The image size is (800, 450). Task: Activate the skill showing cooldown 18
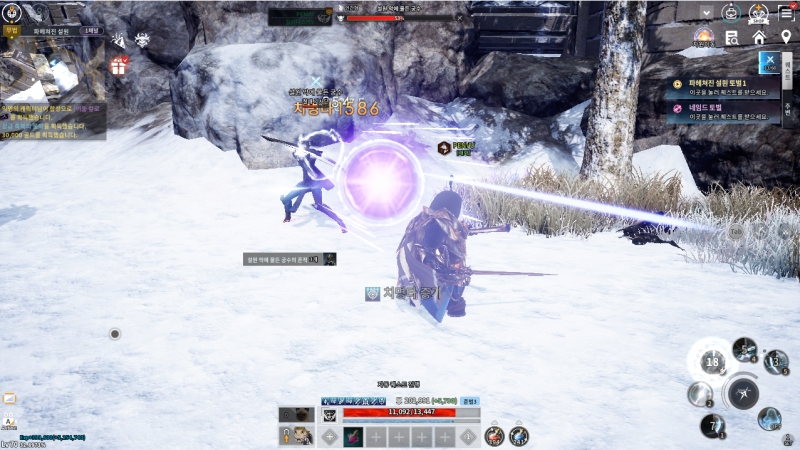tap(712, 362)
